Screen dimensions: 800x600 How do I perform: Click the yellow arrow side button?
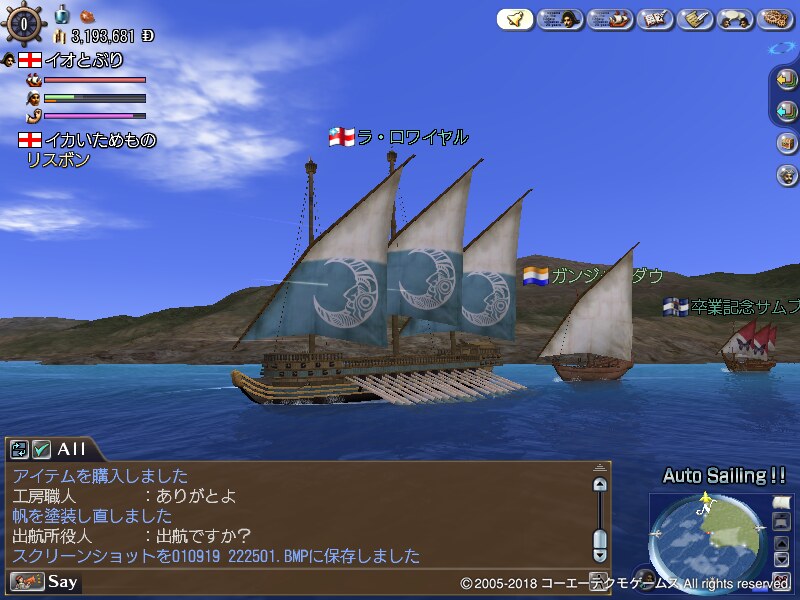coord(786,80)
